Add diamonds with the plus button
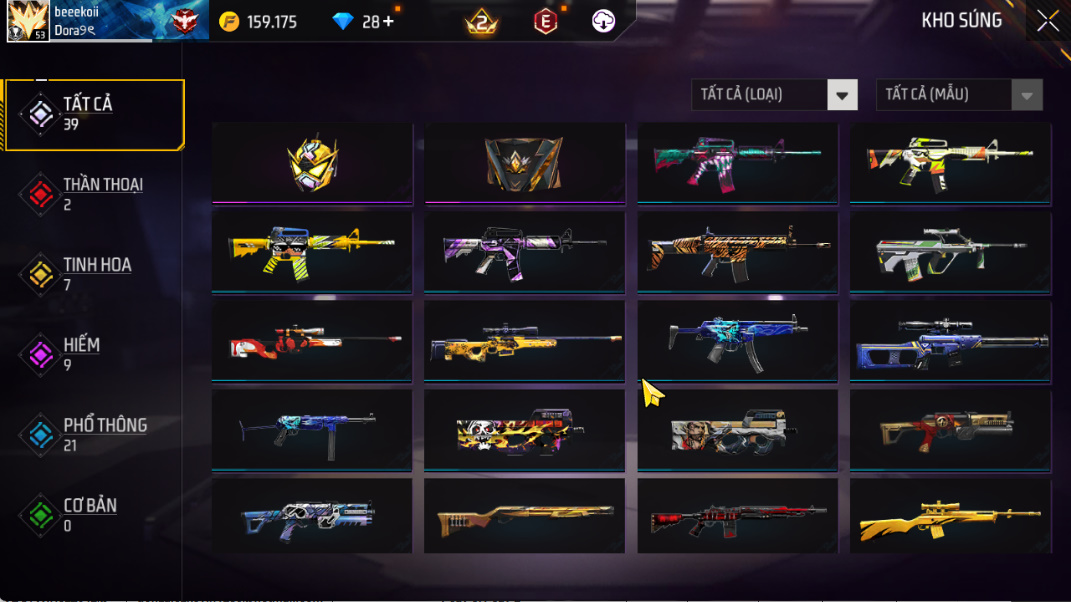Screen dimensions: 1071x602 click(x=388, y=22)
